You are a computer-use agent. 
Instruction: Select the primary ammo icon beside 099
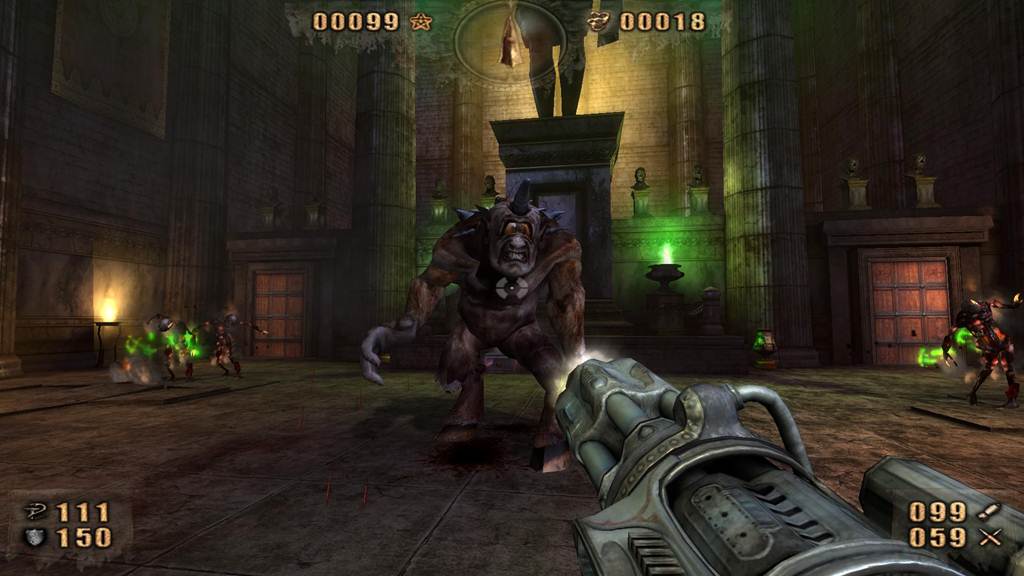(990, 511)
